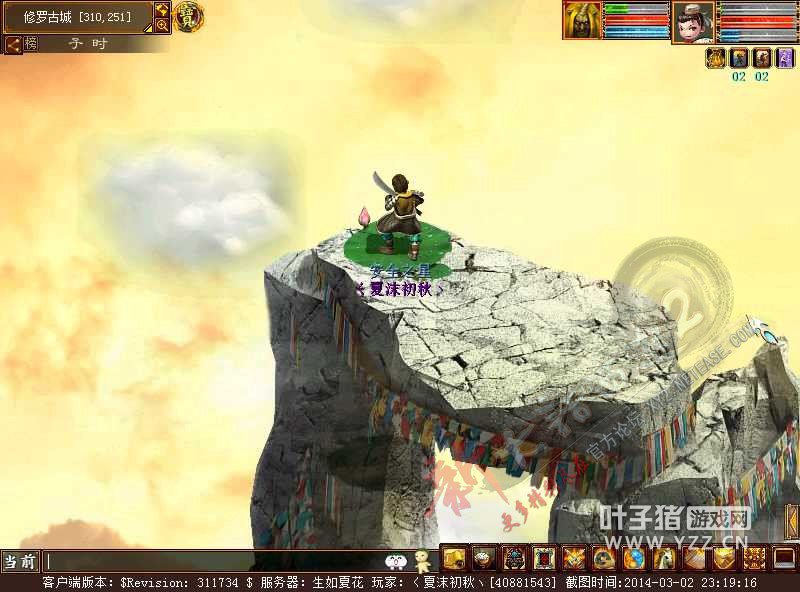Select the masked pet portrait
Image resolution: width=800 pixels, height=592 pixels.
(581, 19)
